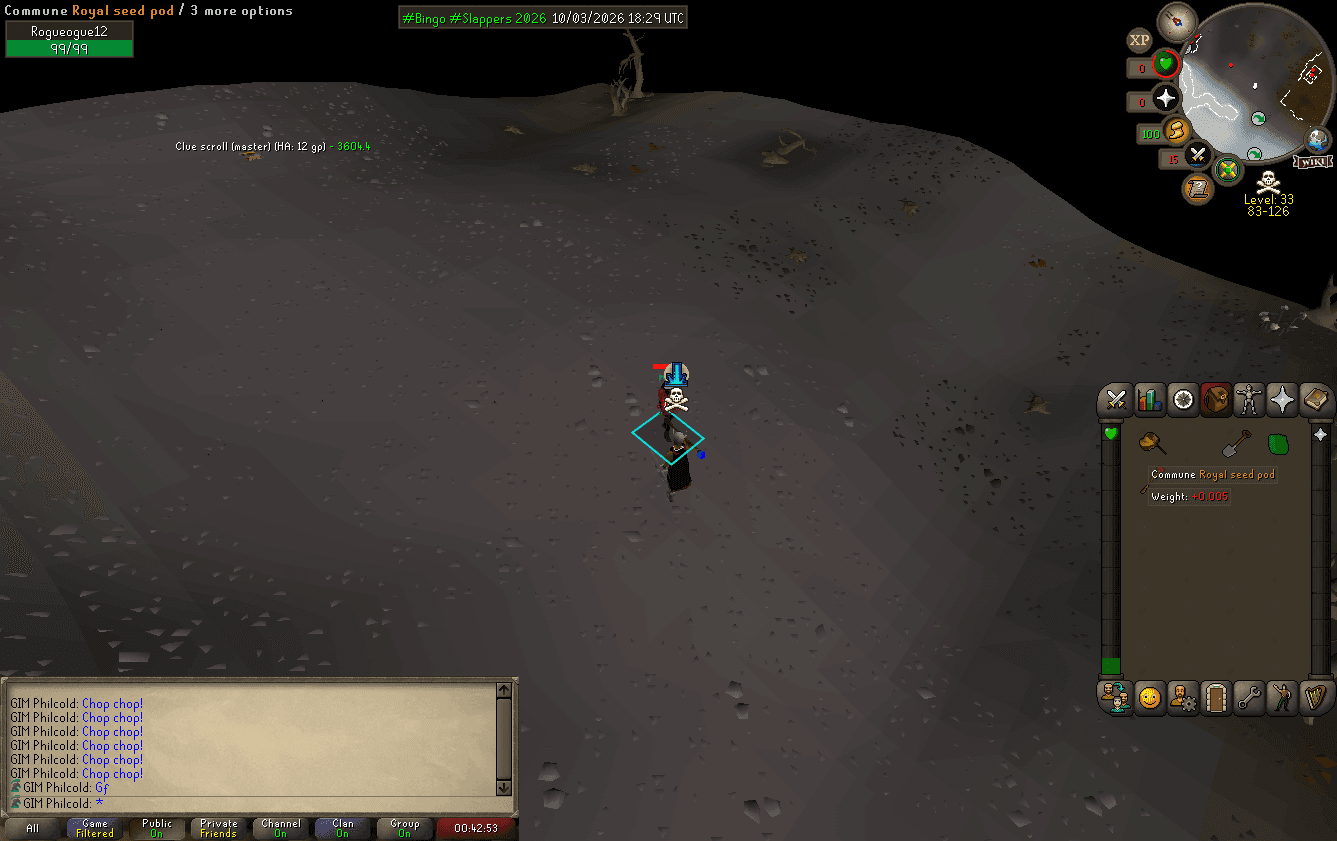This screenshot has height=841, width=1337.
Task: Toggle the XP drops button
Action: [x=1139, y=40]
